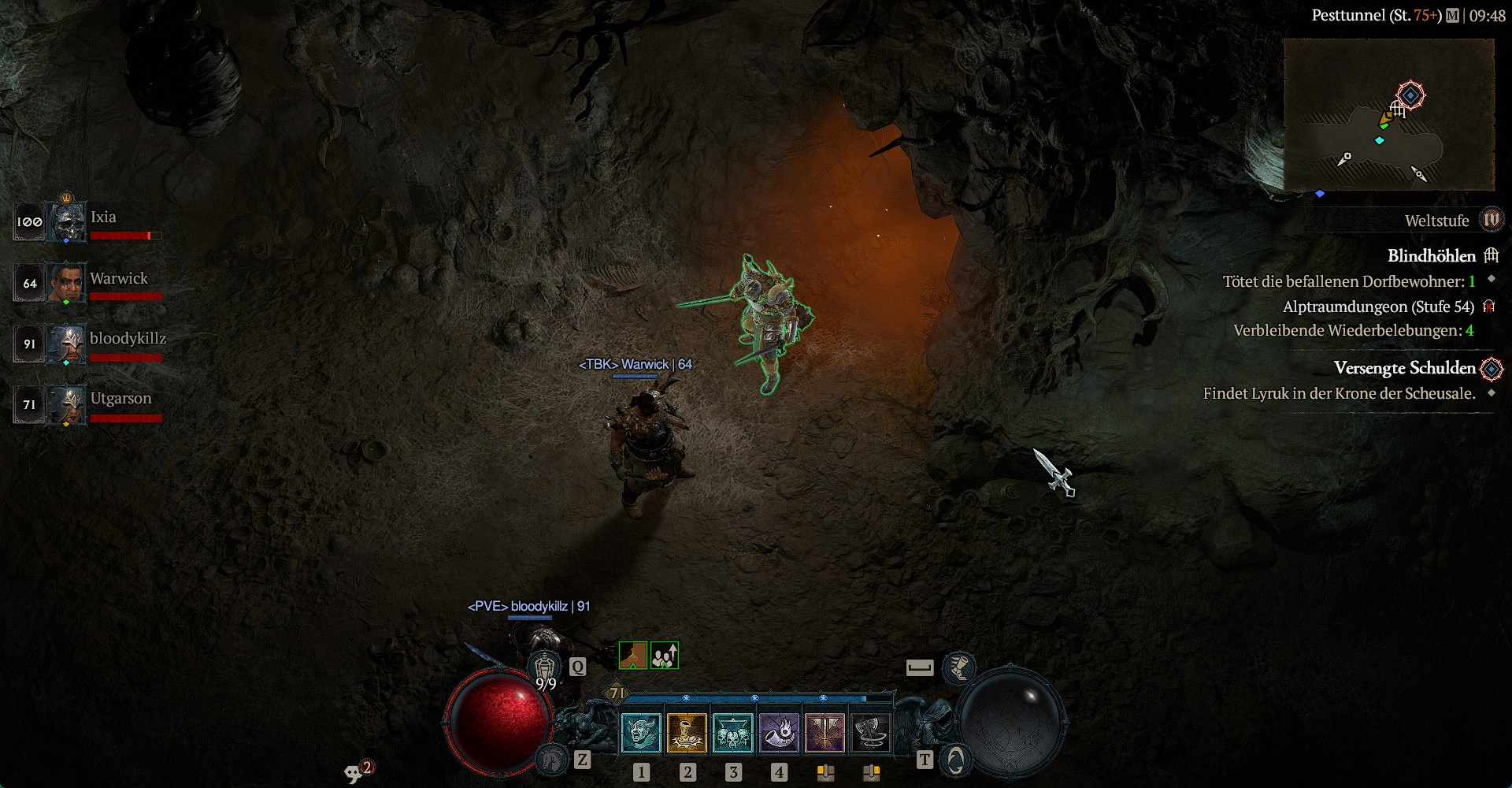
Task: Track the Blindhöhlen dungeon objective
Action: pos(1431,256)
